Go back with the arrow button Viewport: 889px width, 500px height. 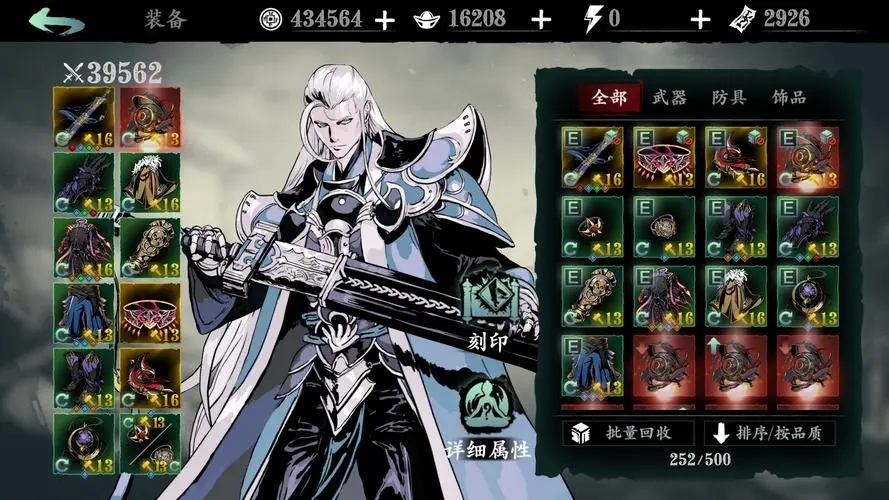[x=56, y=19]
